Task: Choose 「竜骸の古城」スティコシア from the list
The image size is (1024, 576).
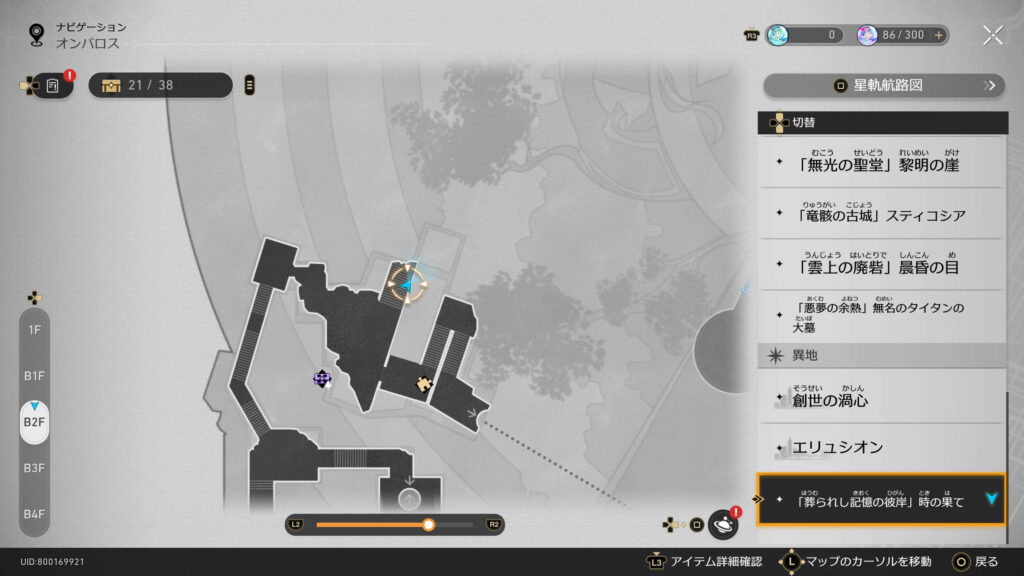Action: point(880,214)
